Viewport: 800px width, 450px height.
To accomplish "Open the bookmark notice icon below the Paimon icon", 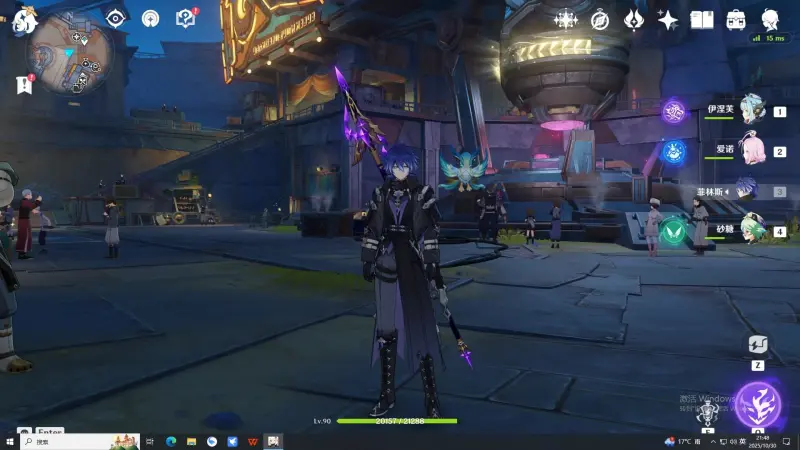I will (x=24, y=85).
